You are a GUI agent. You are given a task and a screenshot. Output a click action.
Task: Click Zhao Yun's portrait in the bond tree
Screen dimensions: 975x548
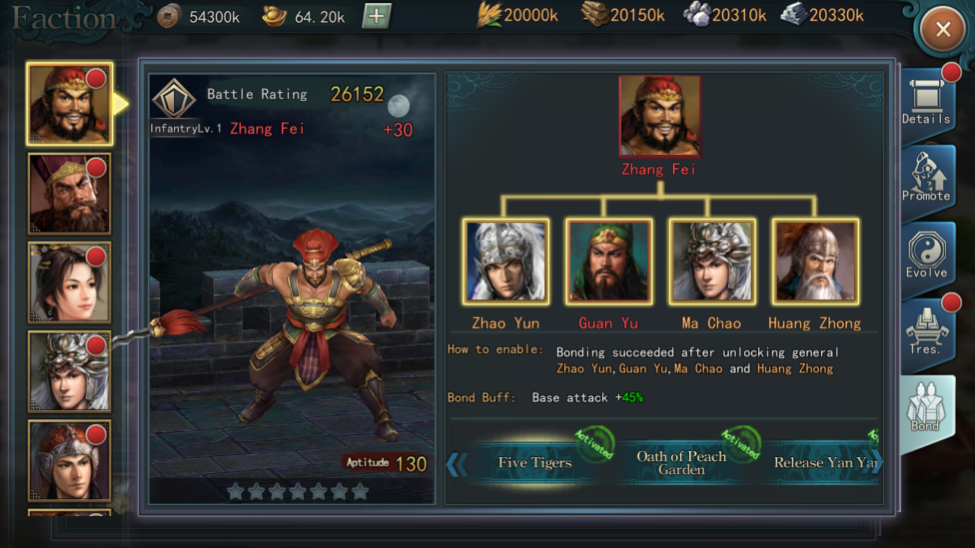coord(505,262)
